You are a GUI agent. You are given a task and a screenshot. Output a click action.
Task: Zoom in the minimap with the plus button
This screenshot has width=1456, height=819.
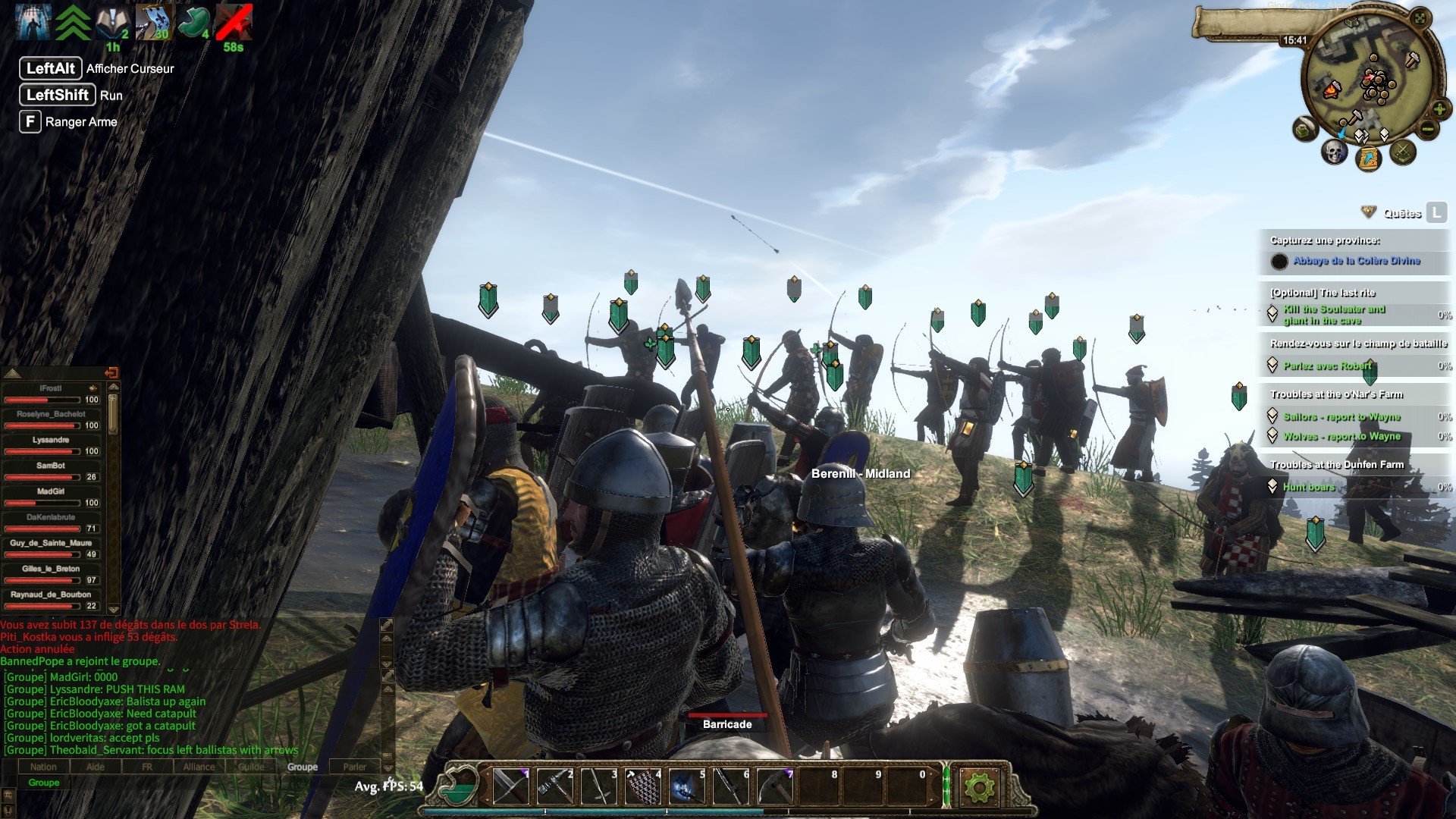1439,108
